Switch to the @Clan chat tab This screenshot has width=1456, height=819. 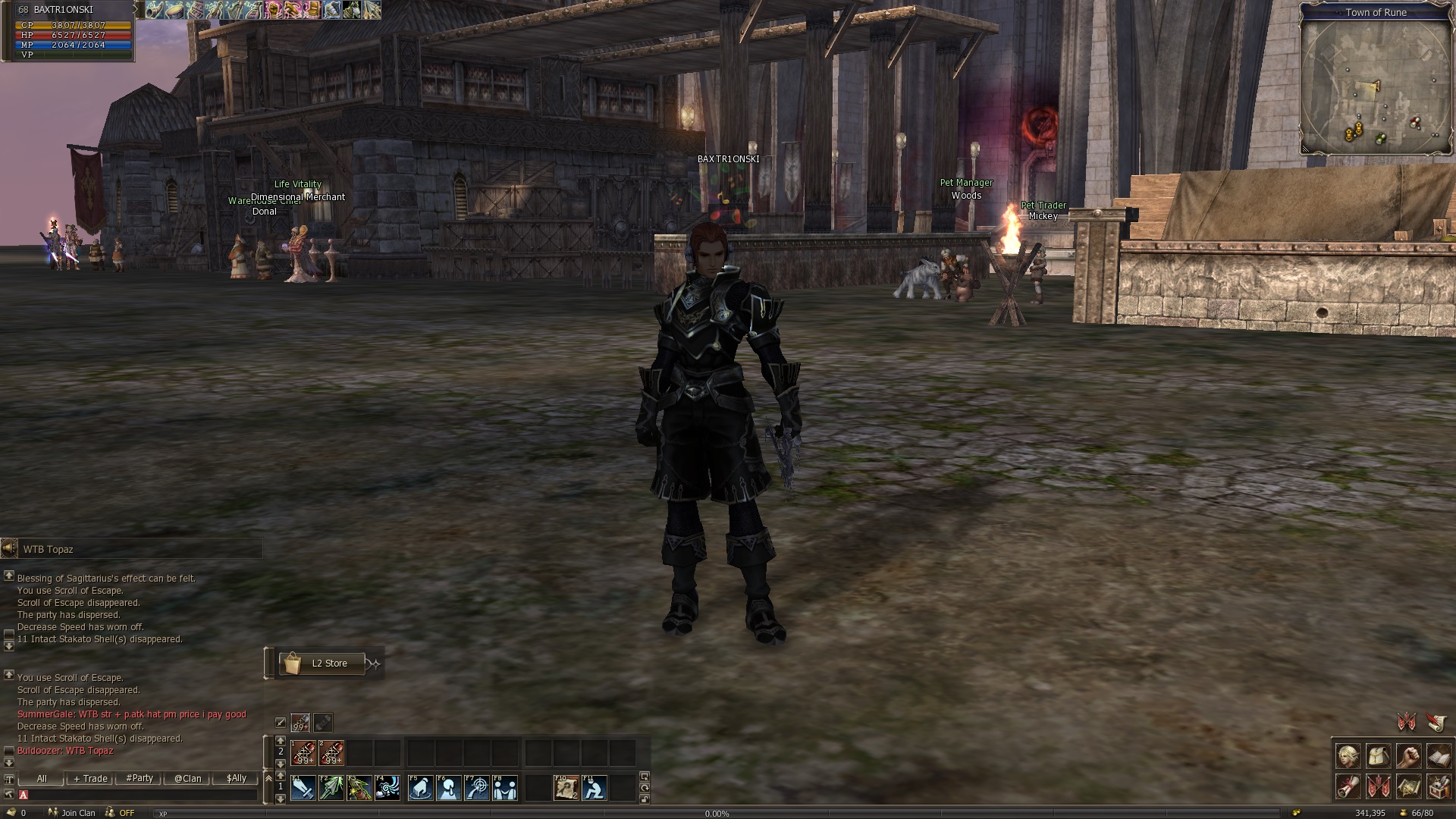187,779
